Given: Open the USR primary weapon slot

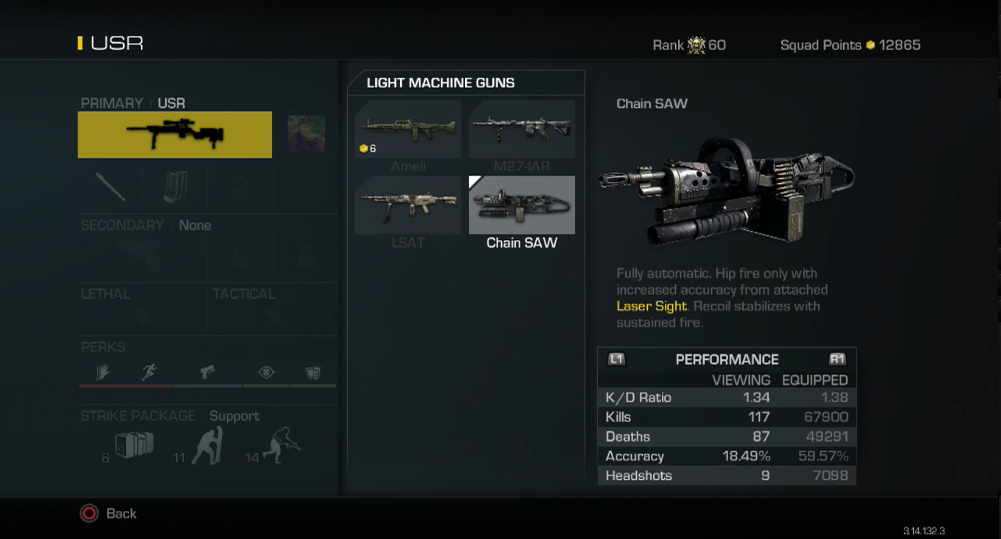Looking at the screenshot, I should tap(175, 135).
